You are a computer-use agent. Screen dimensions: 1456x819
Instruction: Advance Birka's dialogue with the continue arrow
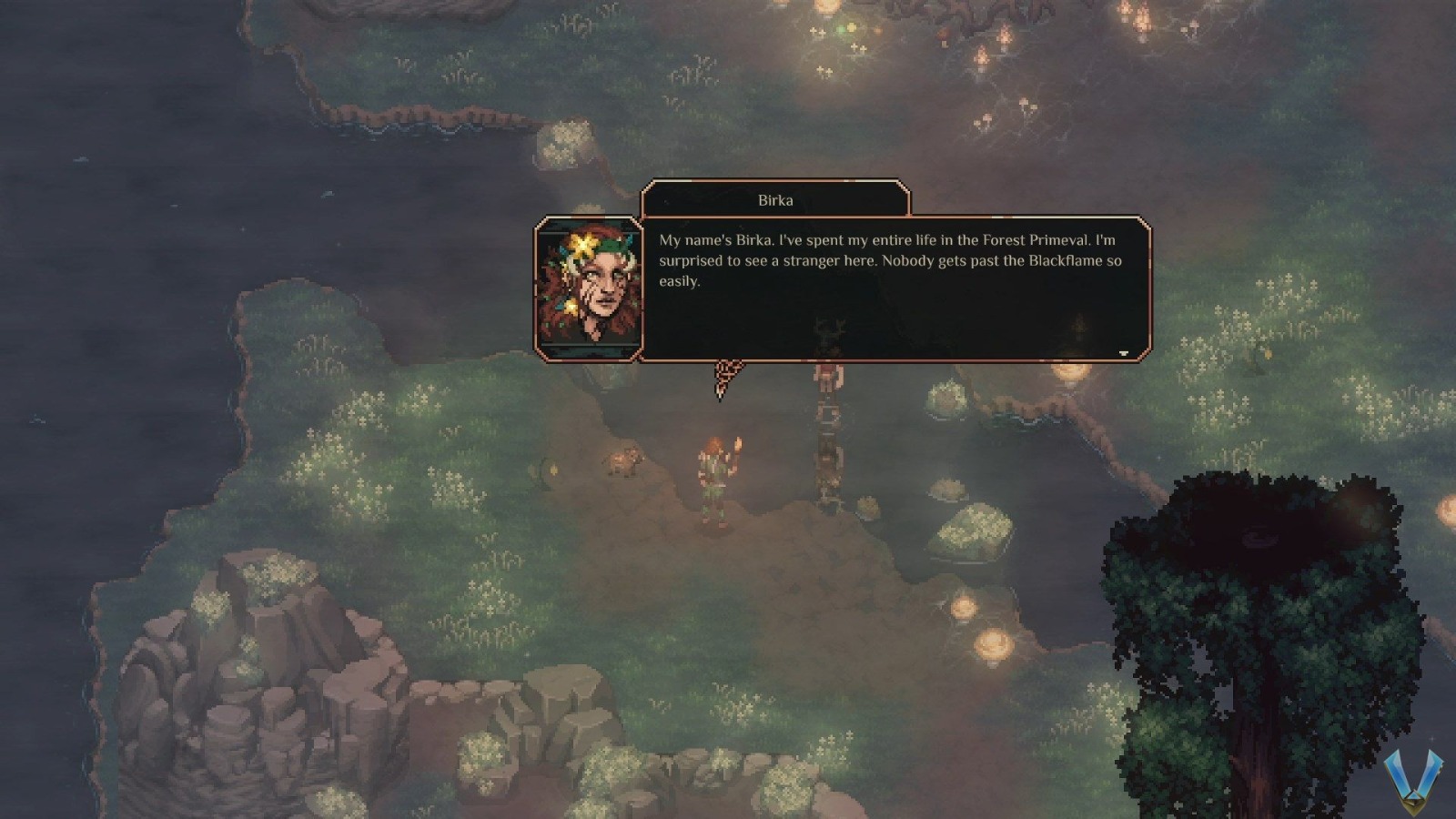(1123, 353)
